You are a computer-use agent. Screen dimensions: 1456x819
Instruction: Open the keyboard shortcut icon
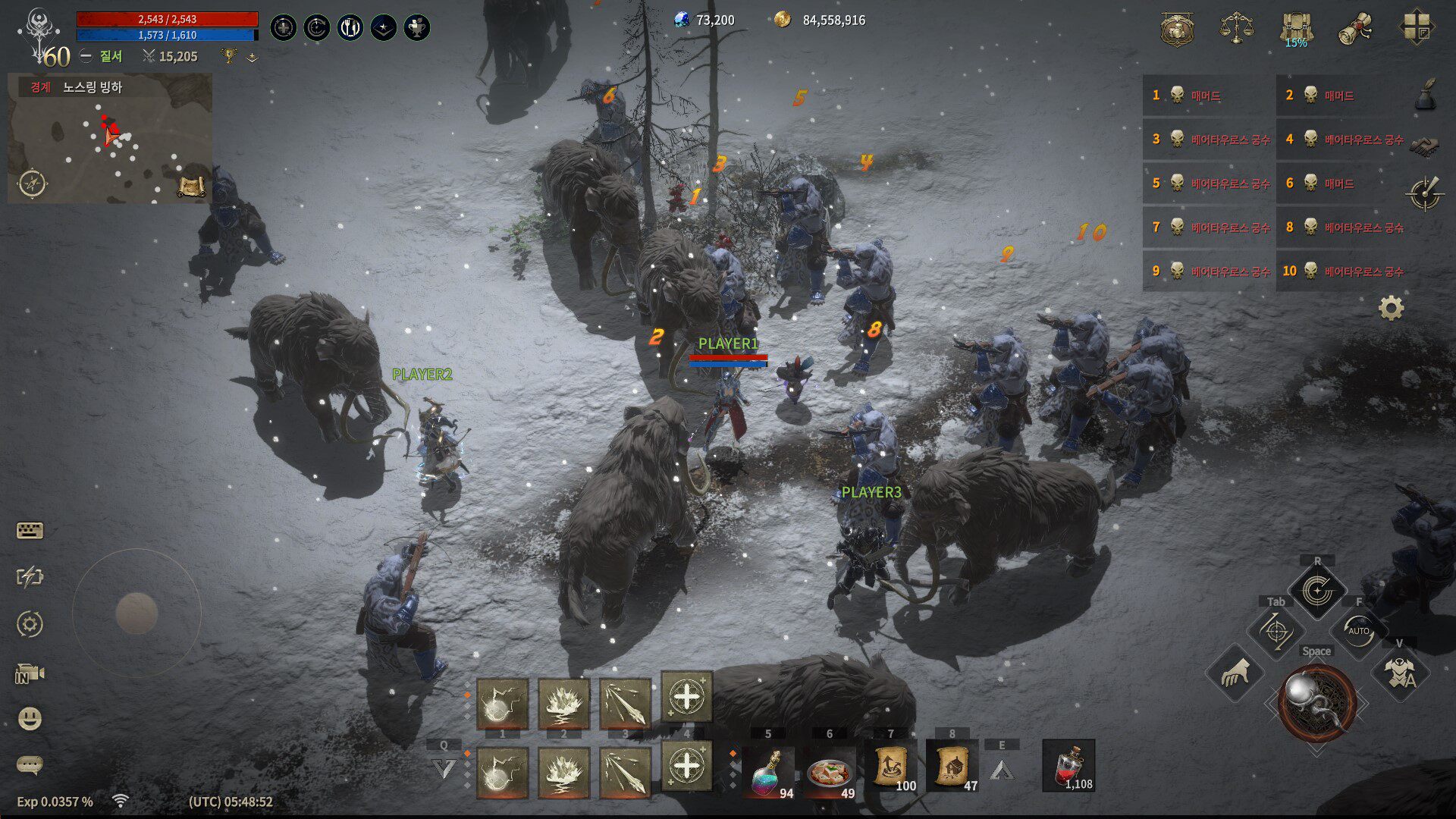coord(30,531)
